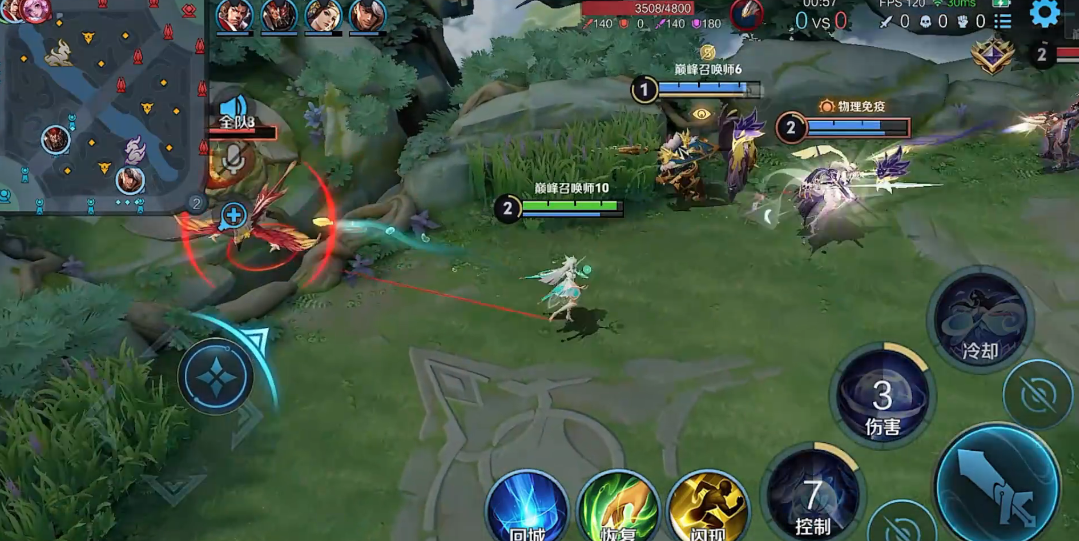Click the blue plus bubble icon
The image size is (1079, 541).
(233, 215)
